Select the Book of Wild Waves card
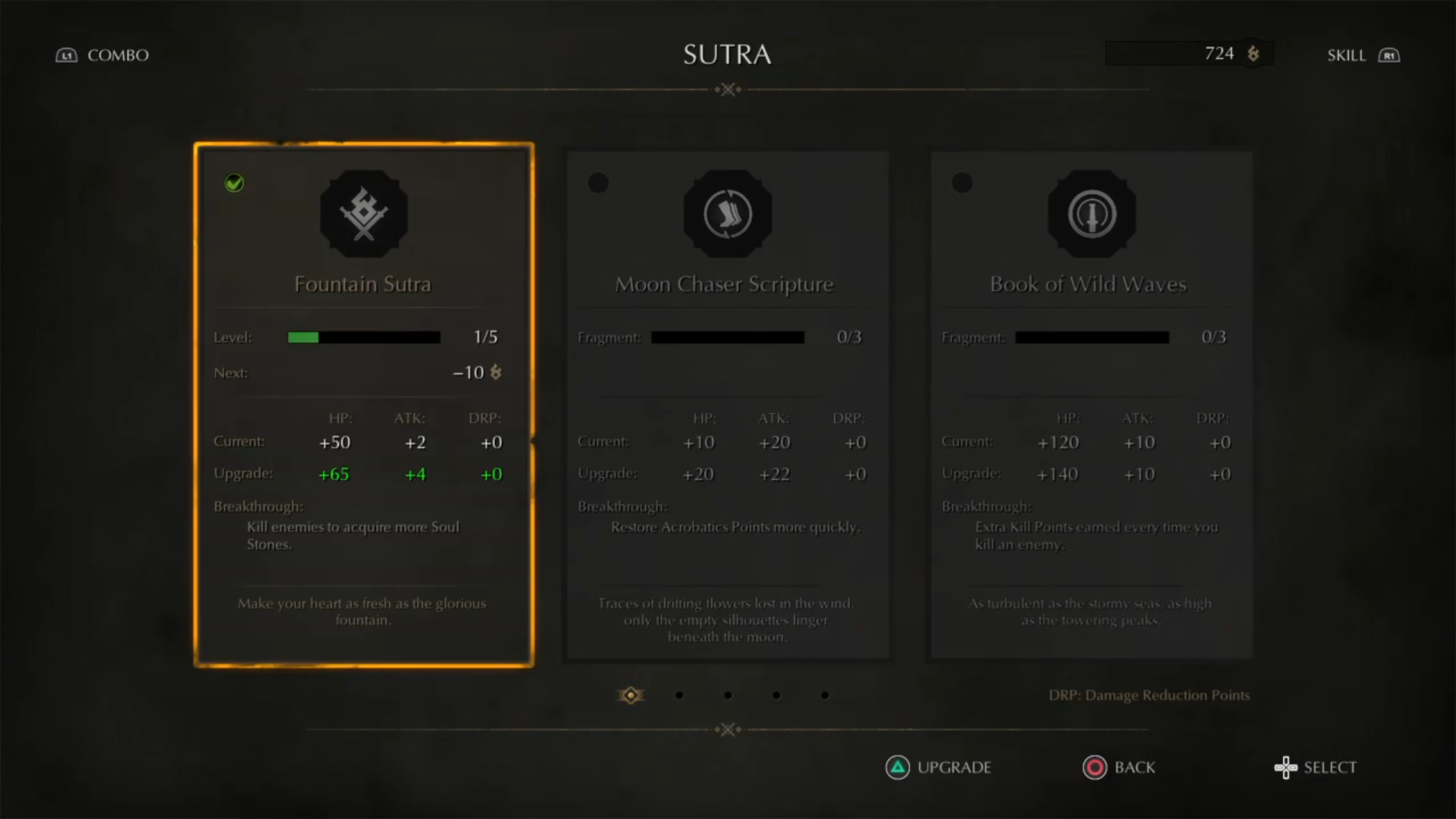Image resolution: width=1456 pixels, height=819 pixels. pyautogui.click(x=1091, y=405)
